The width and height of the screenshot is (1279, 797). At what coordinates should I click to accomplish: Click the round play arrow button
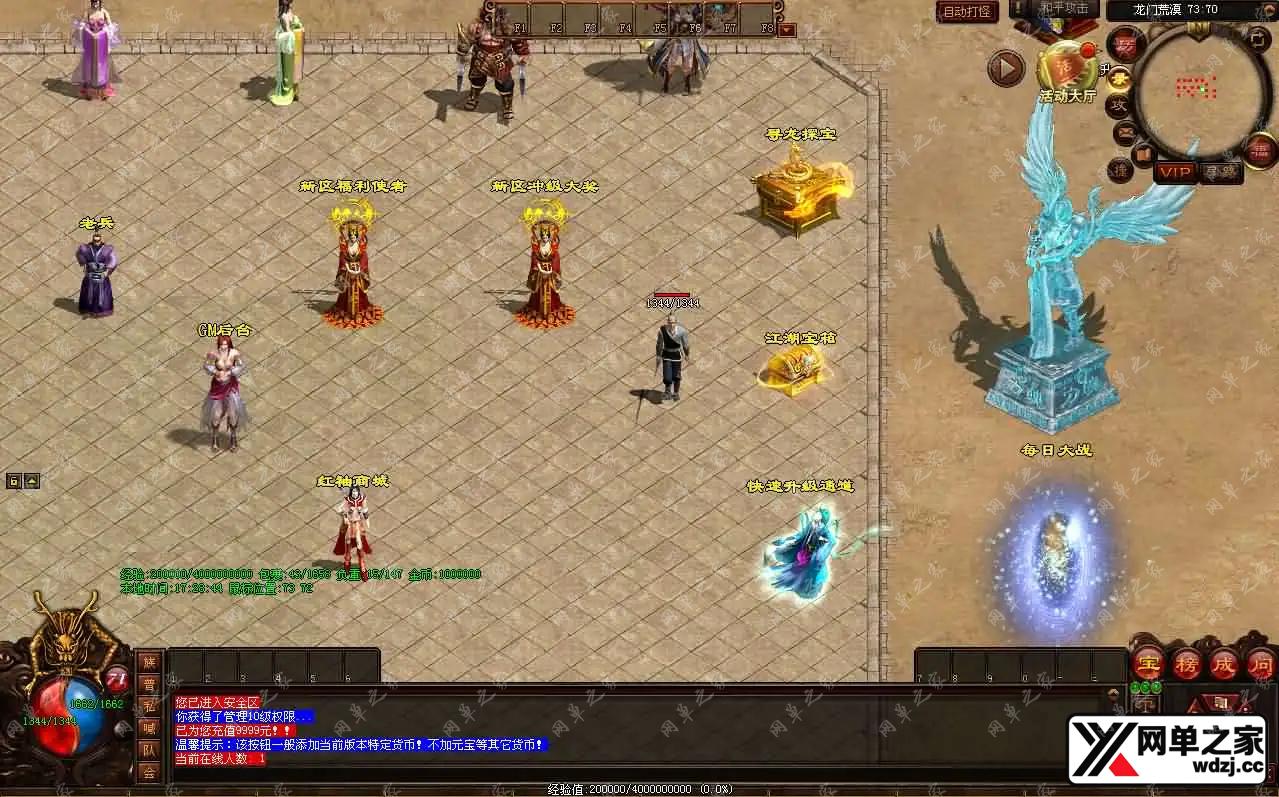click(x=1006, y=68)
